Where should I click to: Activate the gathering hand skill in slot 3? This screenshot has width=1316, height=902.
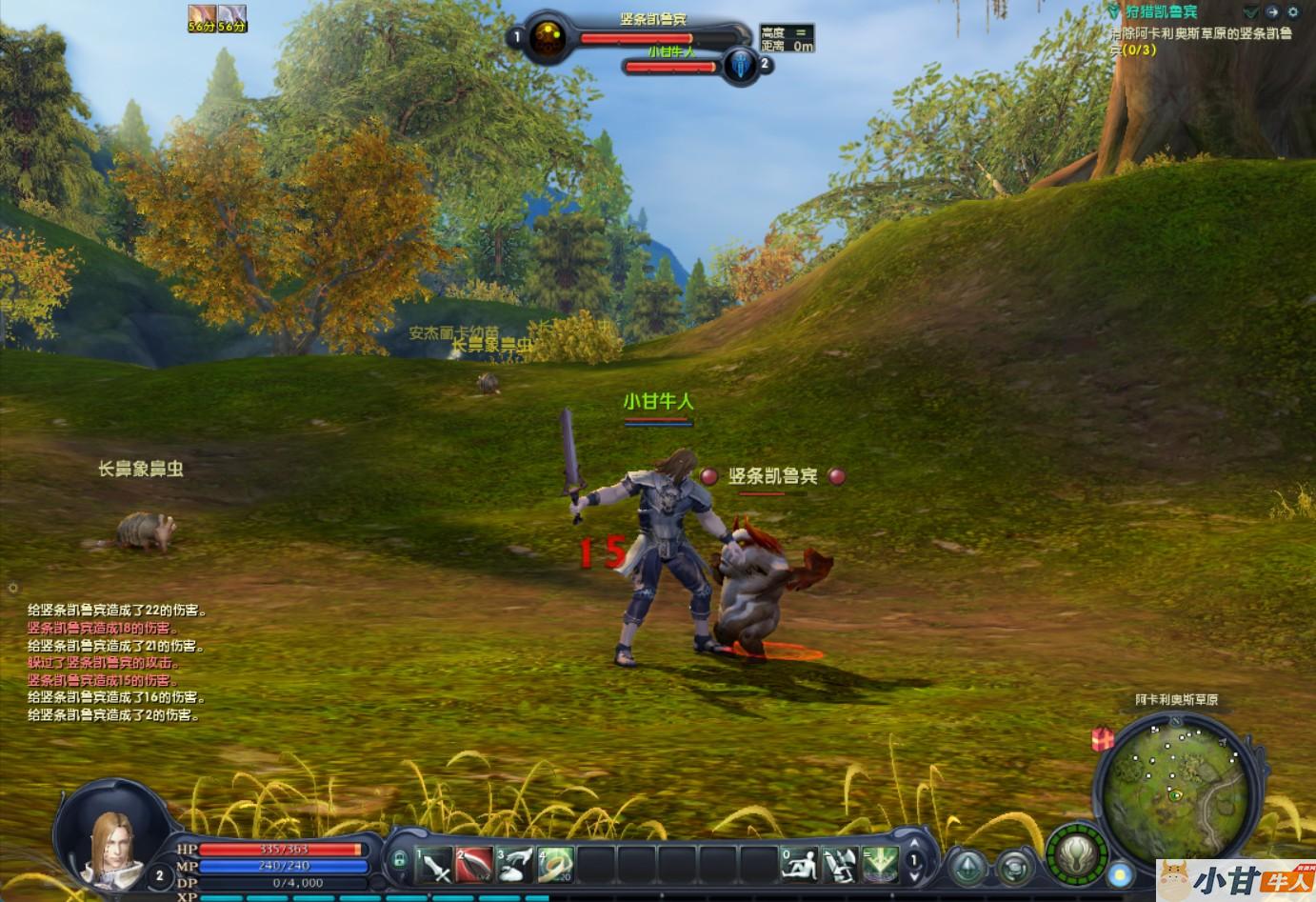coord(514,863)
